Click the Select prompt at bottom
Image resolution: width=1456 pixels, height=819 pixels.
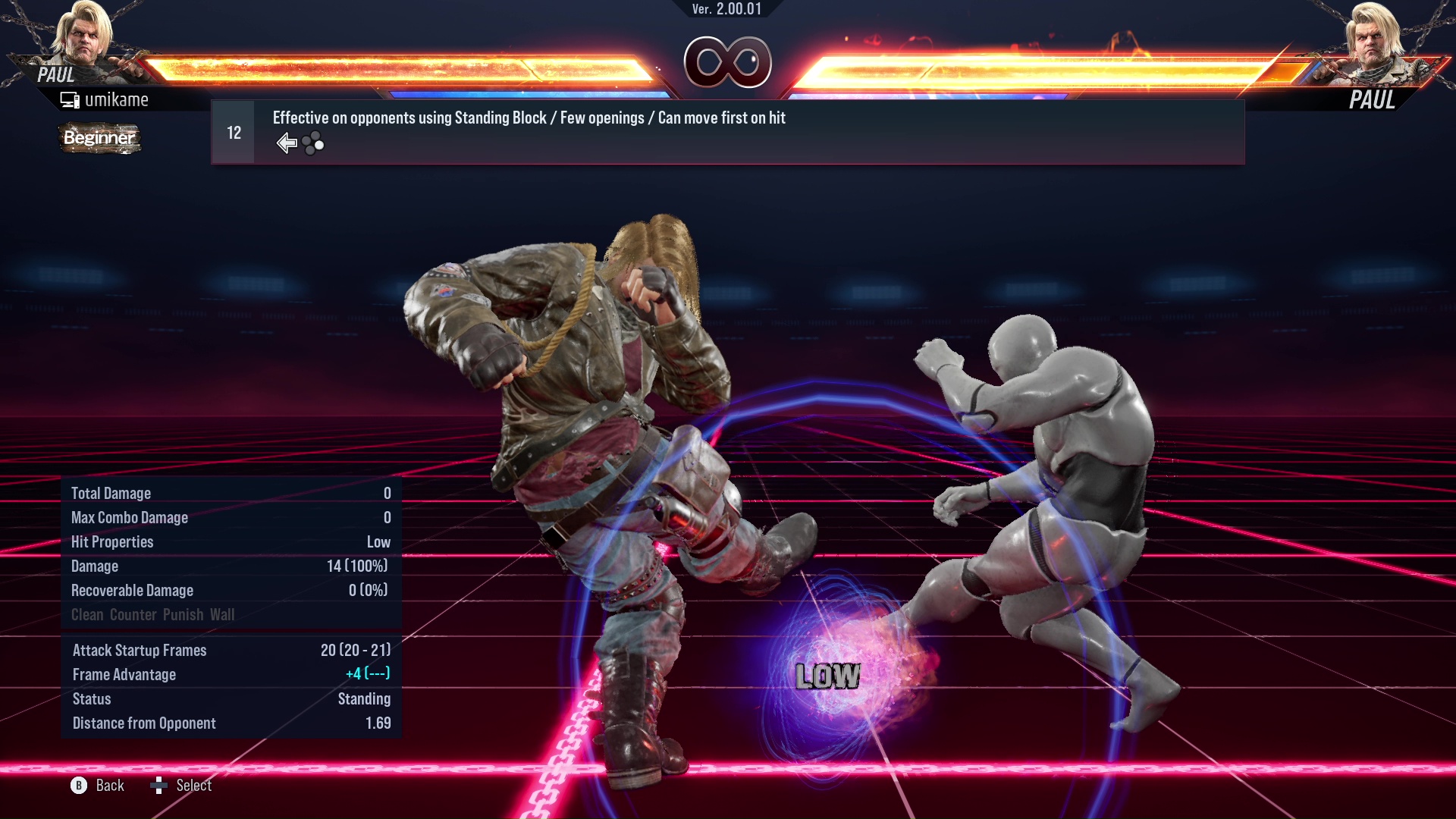click(195, 786)
